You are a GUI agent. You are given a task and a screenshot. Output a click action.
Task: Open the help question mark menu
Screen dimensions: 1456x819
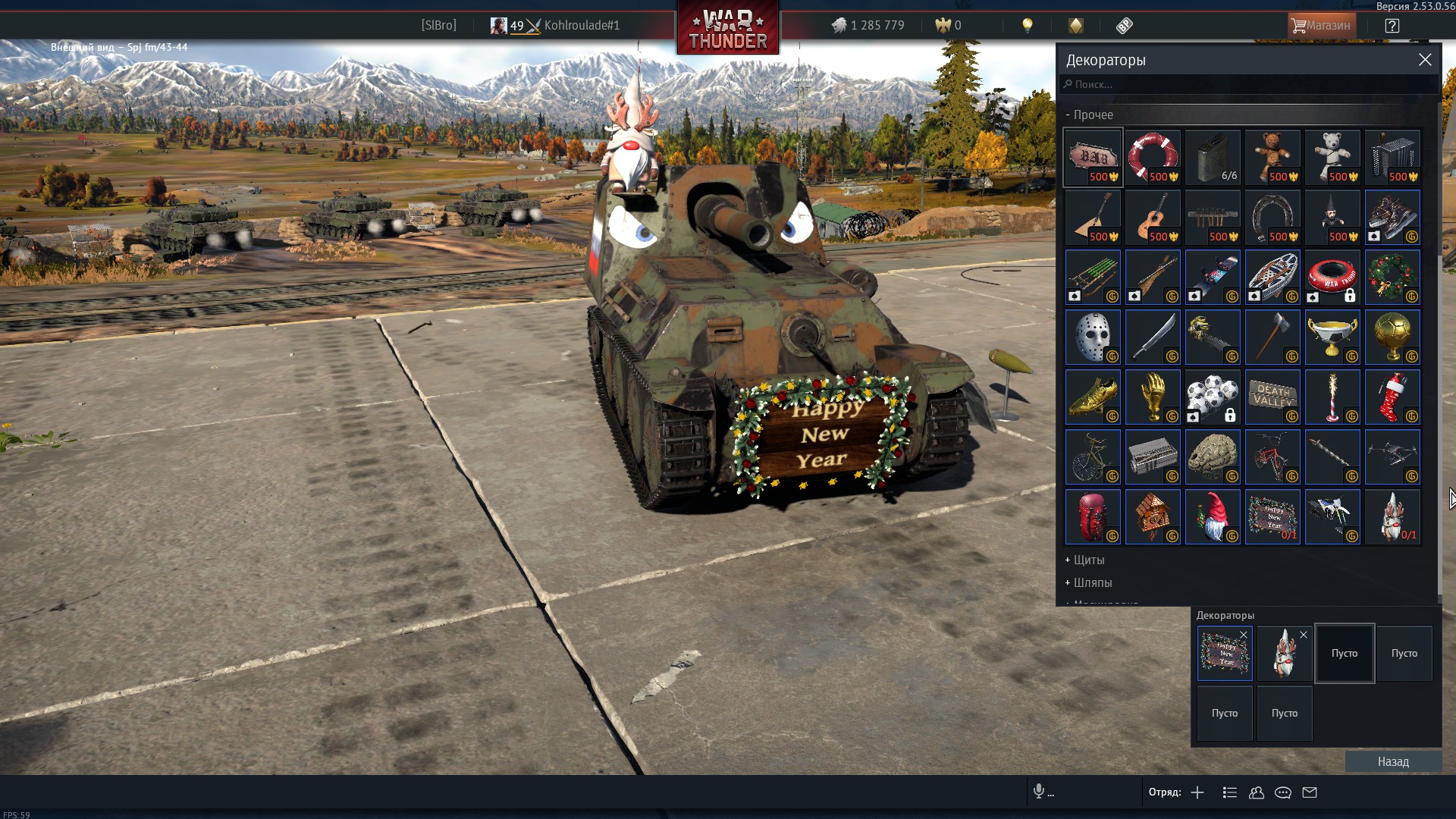click(1392, 25)
